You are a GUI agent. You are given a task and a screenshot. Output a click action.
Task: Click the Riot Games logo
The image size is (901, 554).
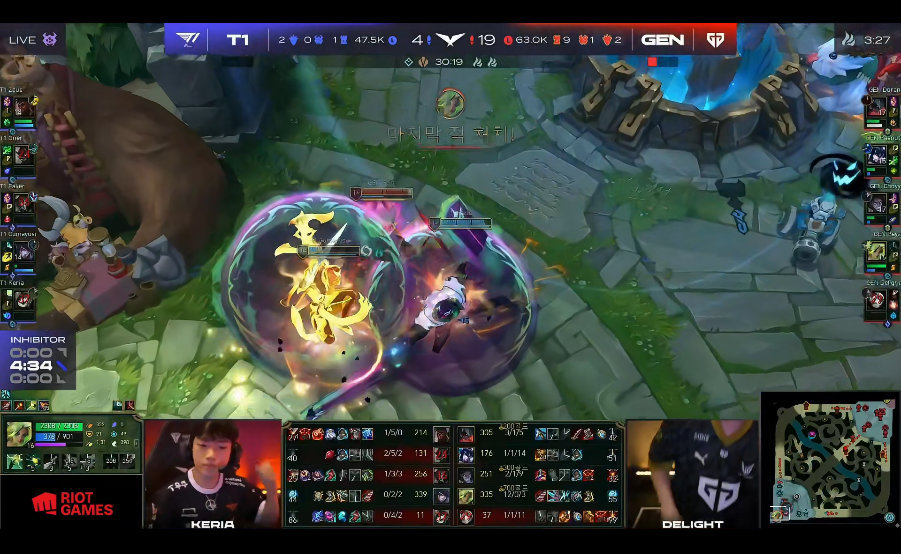coord(72,503)
